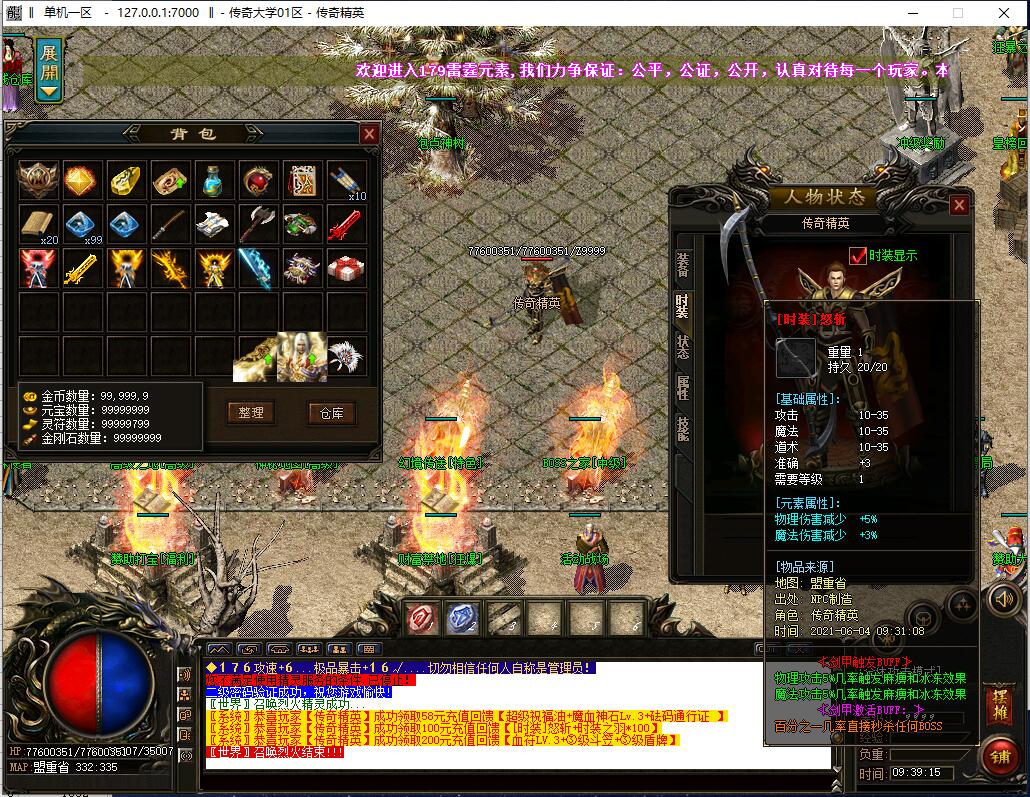Maximize the game window
This screenshot has height=797, width=1030.
[x=957, y=13]
